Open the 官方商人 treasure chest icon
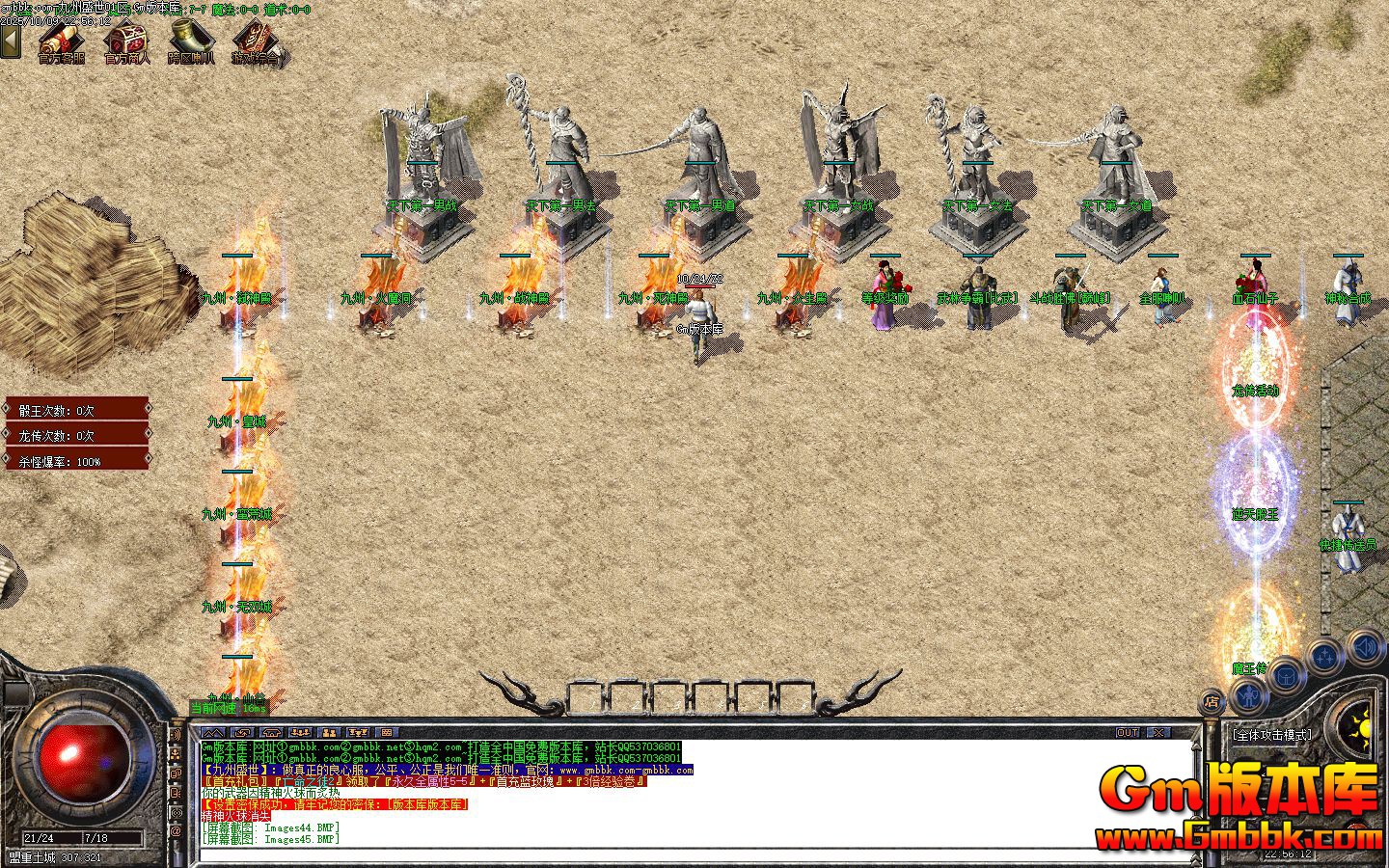The height and width of the screenshot is (868, 1389). pos(126,41)
